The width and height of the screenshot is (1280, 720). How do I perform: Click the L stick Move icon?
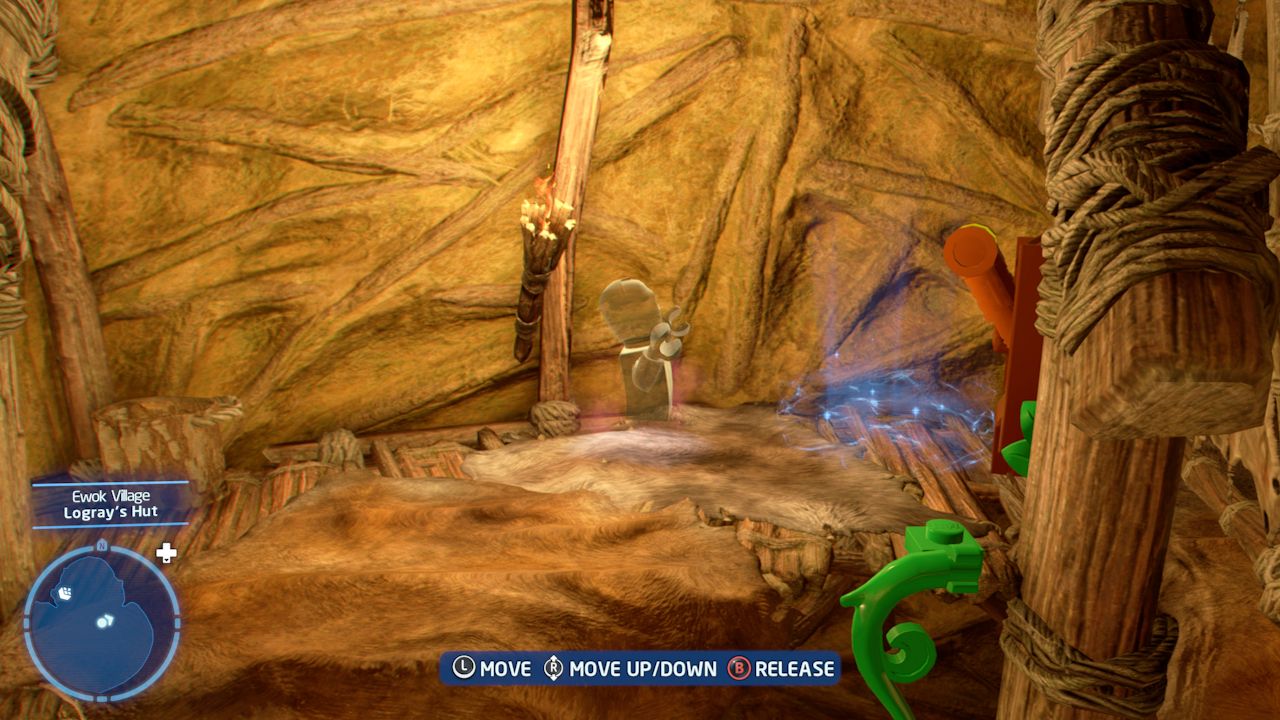(462, 665)
